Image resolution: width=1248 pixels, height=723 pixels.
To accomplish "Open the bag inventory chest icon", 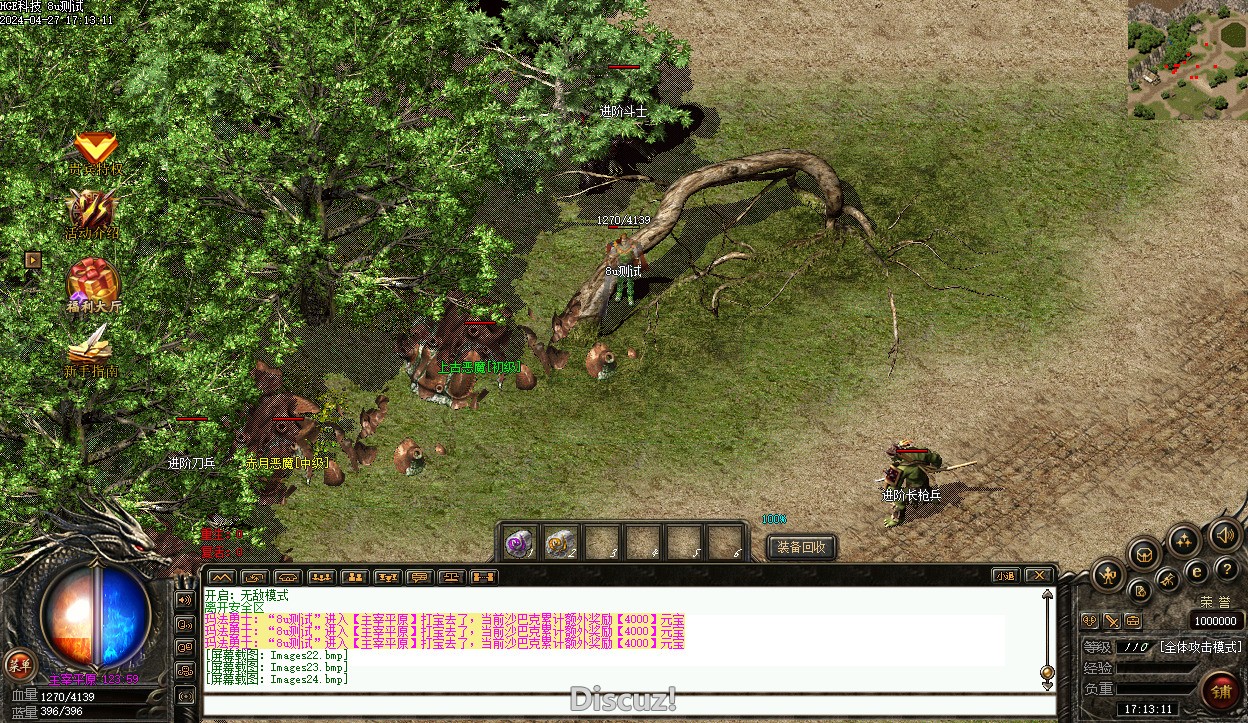I will (x=1145, y=553).
